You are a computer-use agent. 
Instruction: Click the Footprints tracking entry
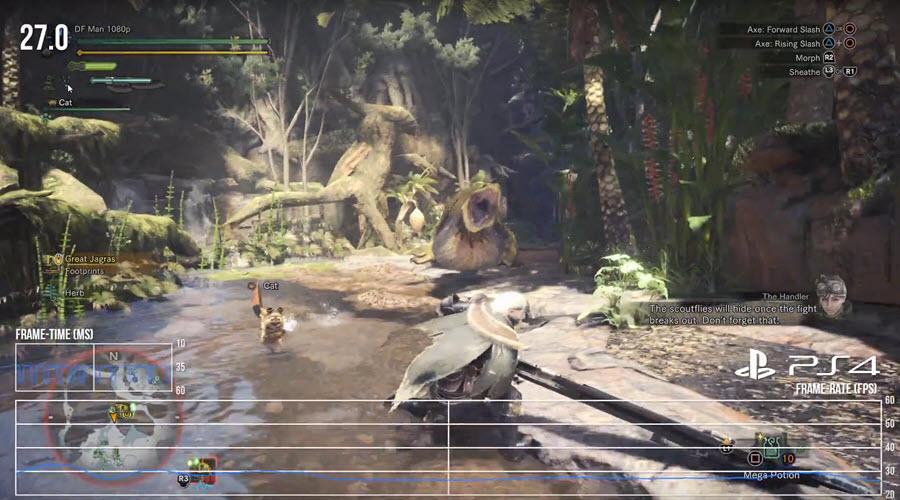[85, 270]
